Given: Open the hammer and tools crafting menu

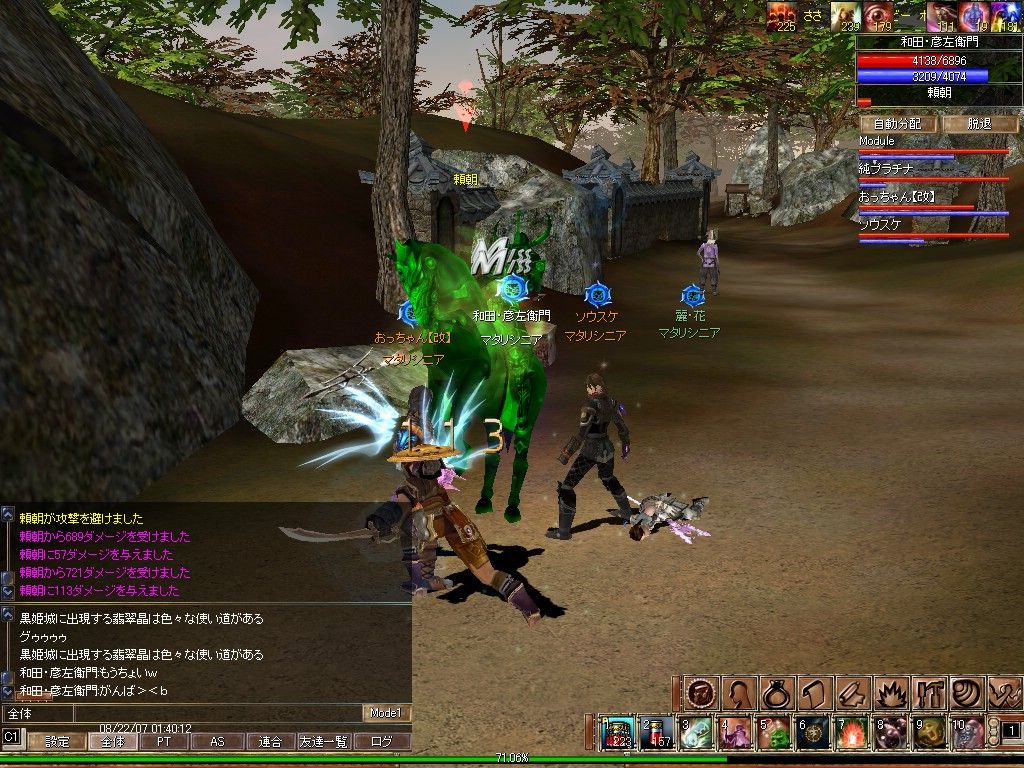Looking at the screenshot, I should click(928, 692).
